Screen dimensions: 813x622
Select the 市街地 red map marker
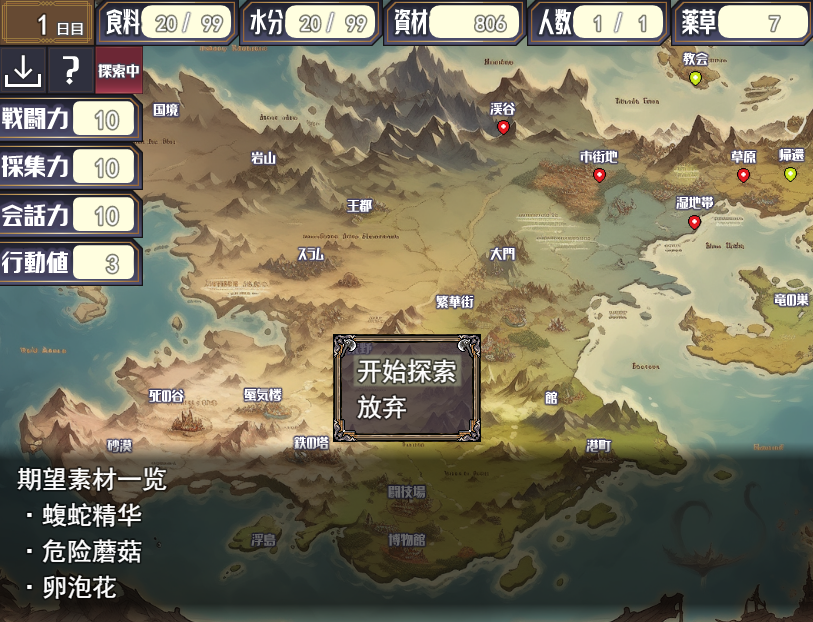click(x=599, y=175)
